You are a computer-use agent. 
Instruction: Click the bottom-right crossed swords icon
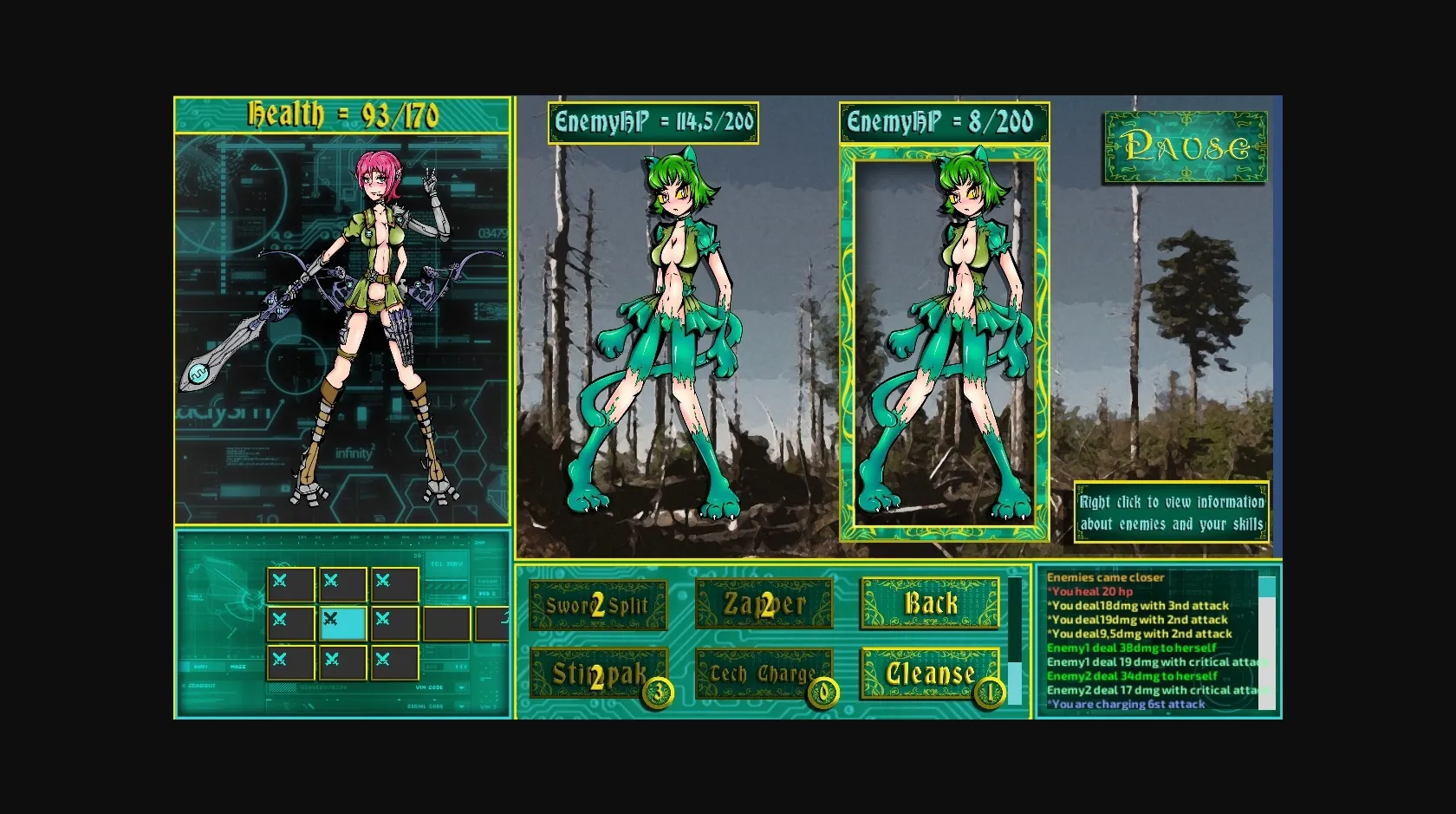(395, 661)
